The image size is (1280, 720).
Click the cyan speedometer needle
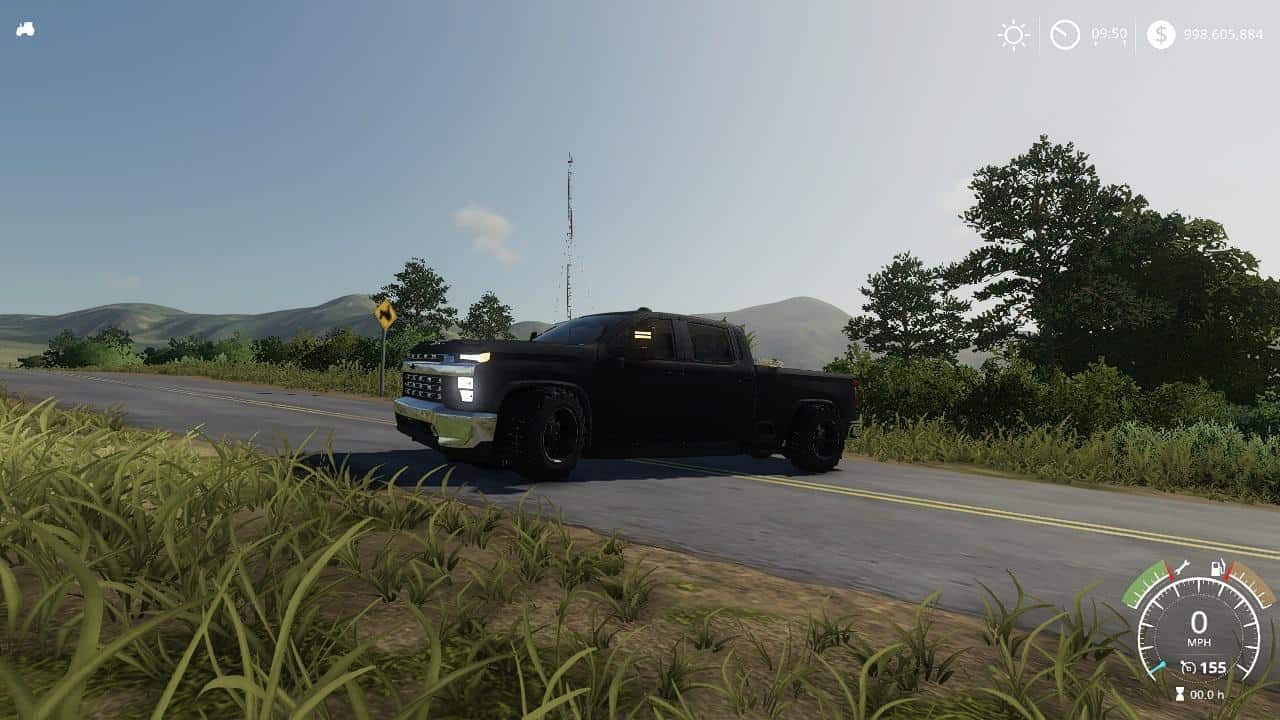1158,666
